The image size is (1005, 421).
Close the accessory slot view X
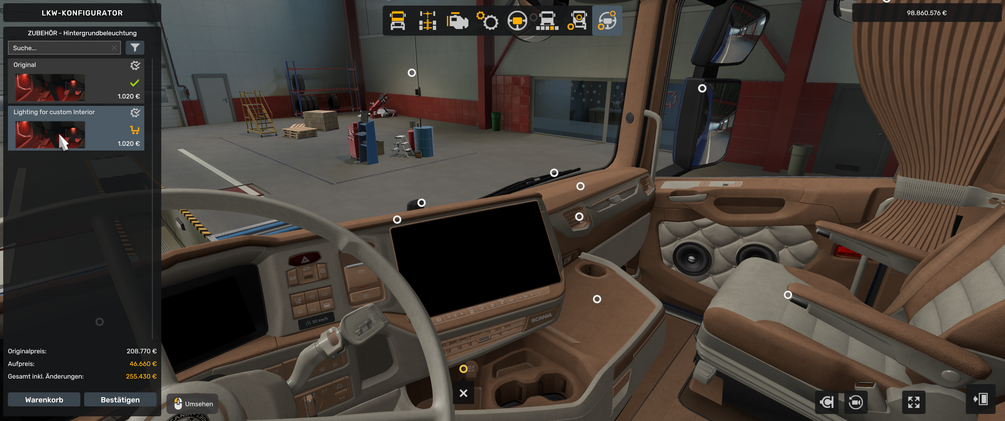pyautogui.click(x=463, y=393)
